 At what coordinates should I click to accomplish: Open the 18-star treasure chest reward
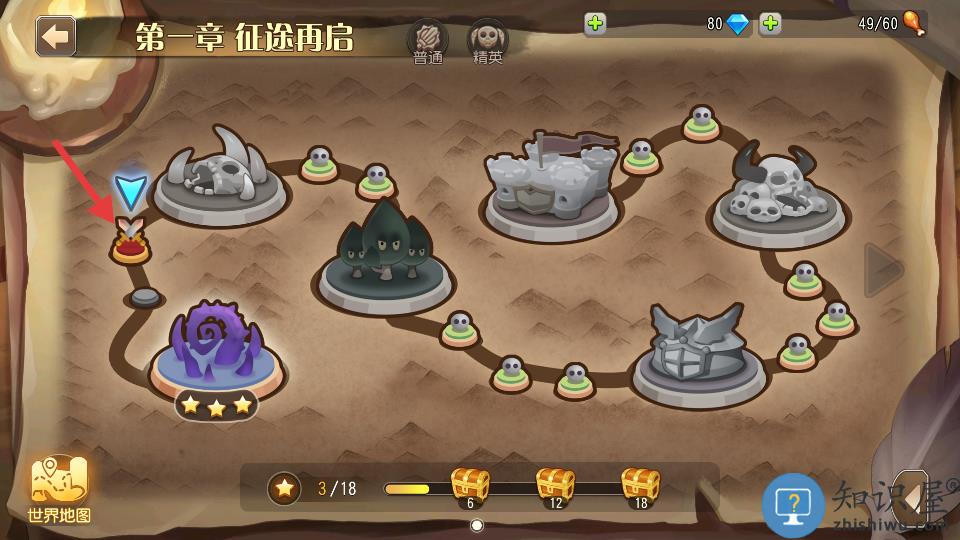(641, 485)
